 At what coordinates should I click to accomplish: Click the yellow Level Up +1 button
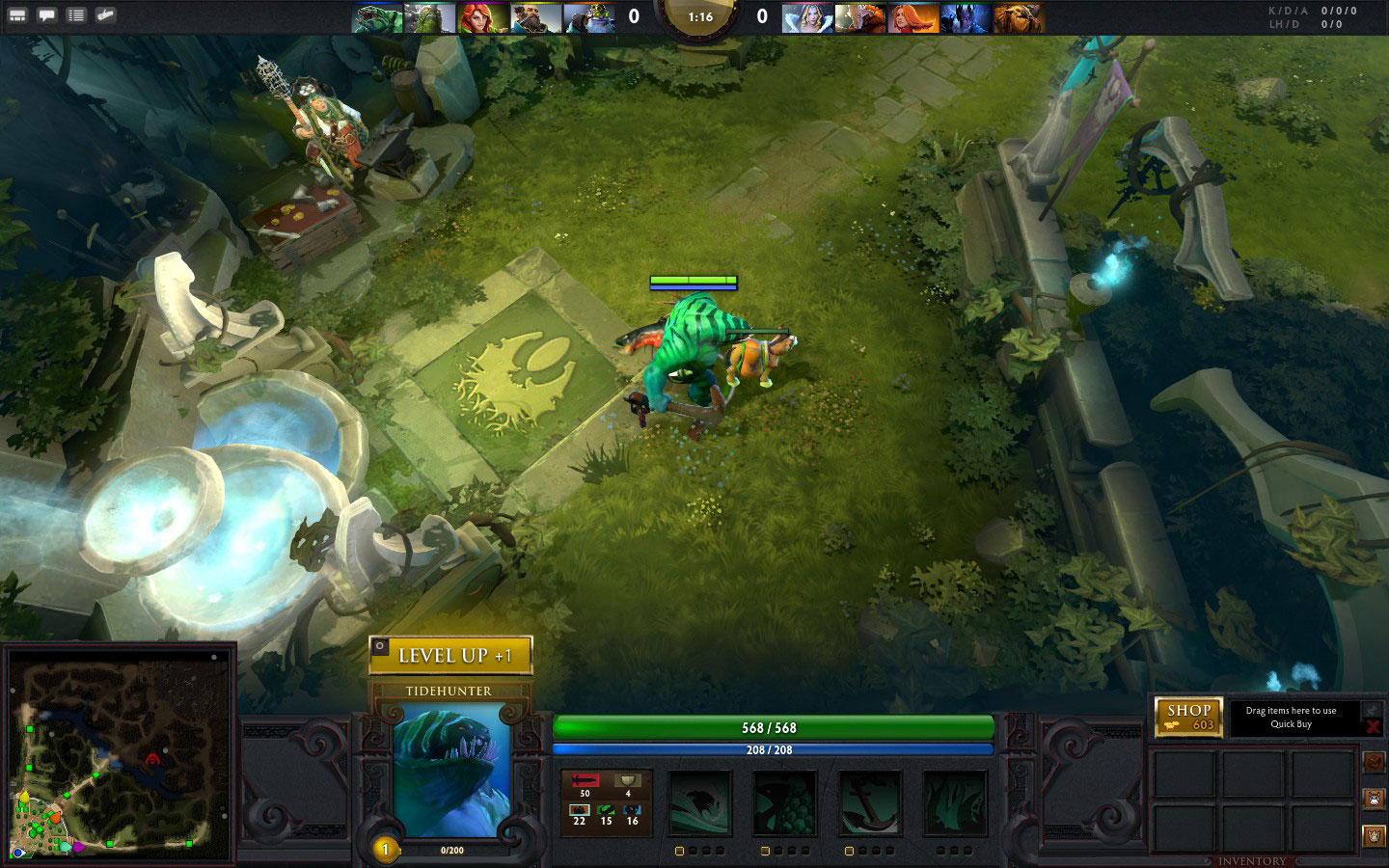[450, 655]
